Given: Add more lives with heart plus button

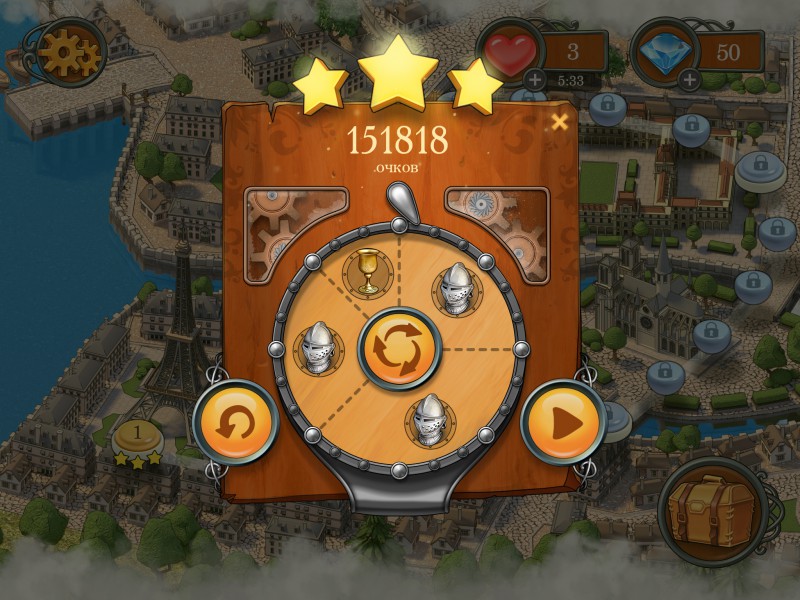Looking at the screenshot, I should pyautogui.click(x=535, y=79).
